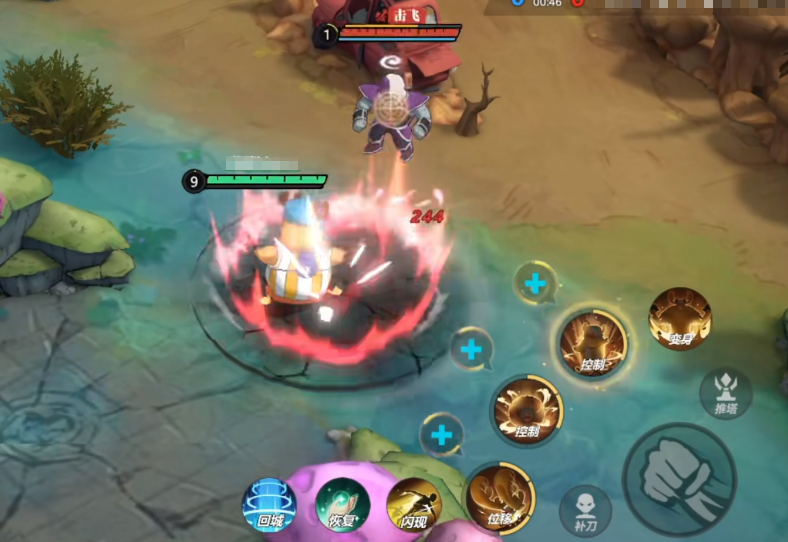Viewport: 788px width, 542px height.
Task: Click the fist basic attack button
Action: pyautogui.click(x=680, y=478)
